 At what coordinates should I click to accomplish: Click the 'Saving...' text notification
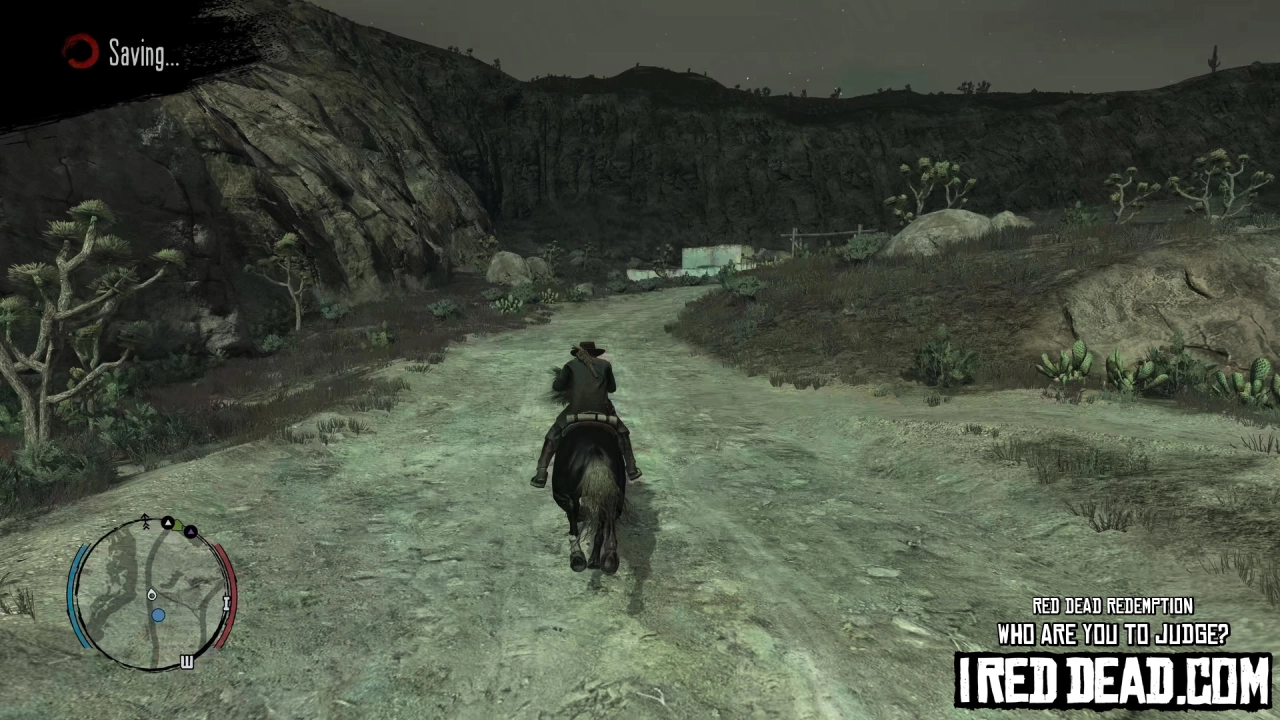[x=143, y=53]
